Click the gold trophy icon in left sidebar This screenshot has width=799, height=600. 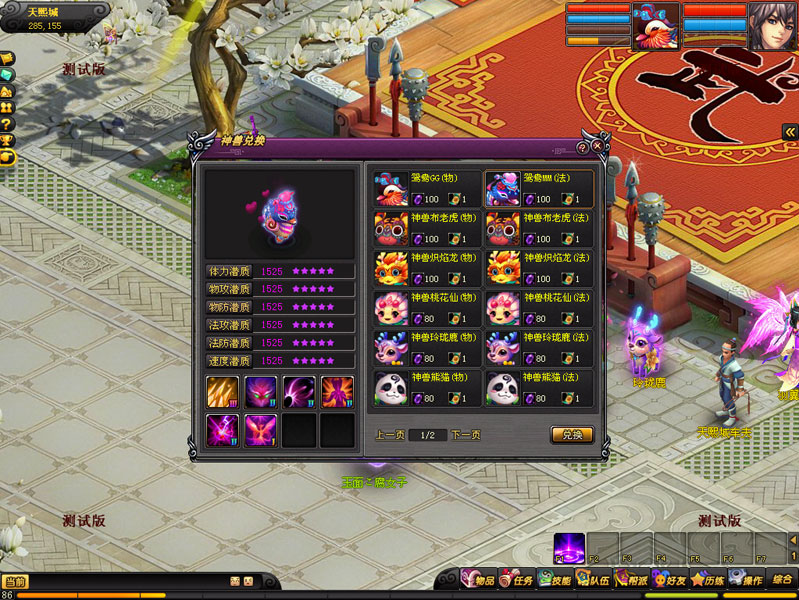tap(7, 140)
